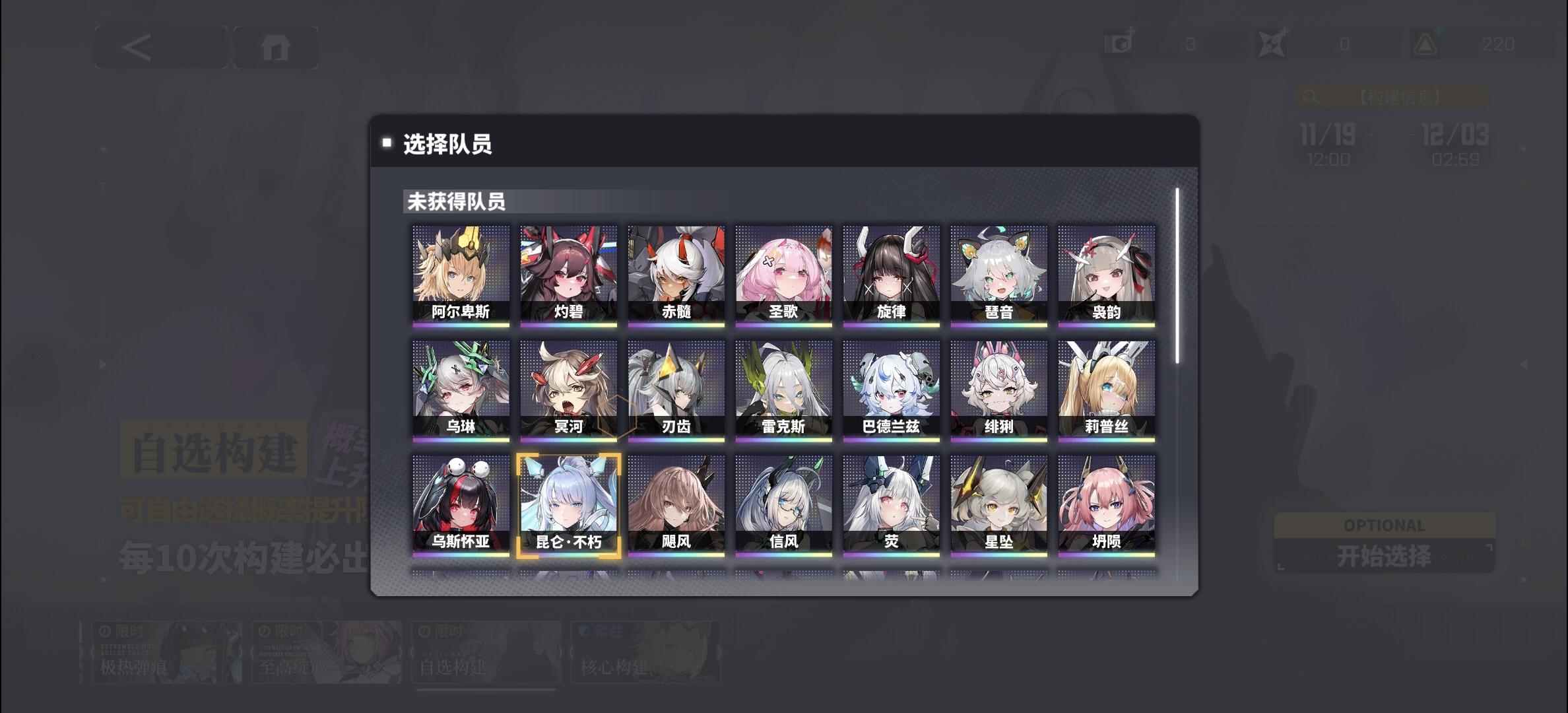This screenshot has height=713, width=1568.
Task: Toggle selection of 阿尔卑斯
Action: click(461, 274)
